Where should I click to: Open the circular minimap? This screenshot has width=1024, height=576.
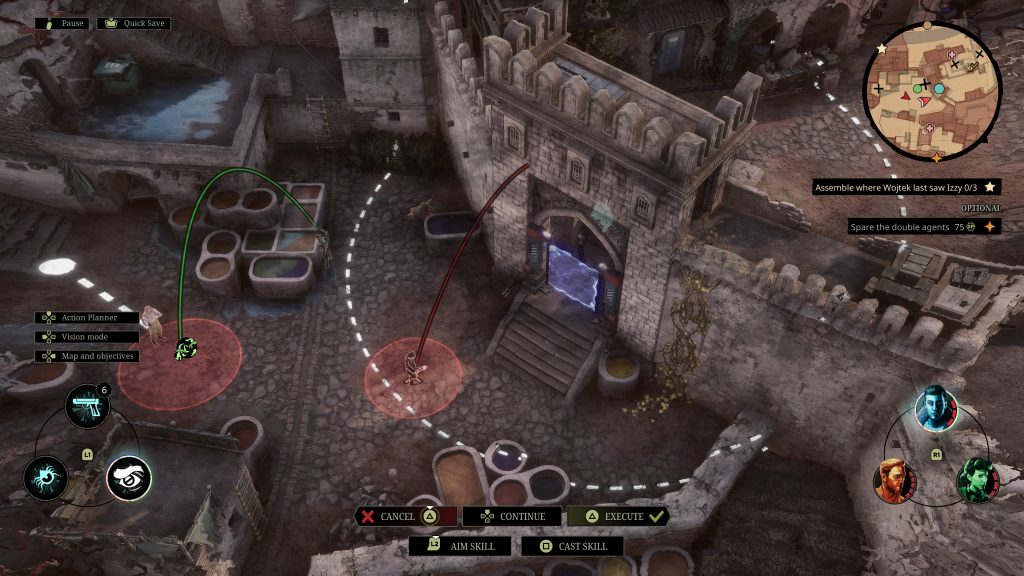(x=932, y=90)
